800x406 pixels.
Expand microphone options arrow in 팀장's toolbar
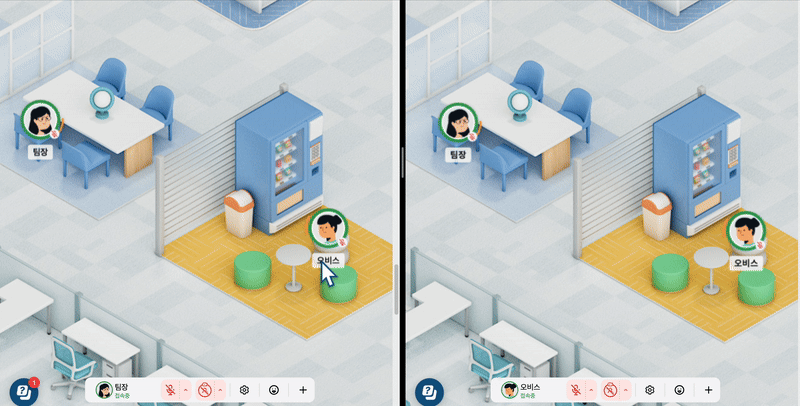187,389
